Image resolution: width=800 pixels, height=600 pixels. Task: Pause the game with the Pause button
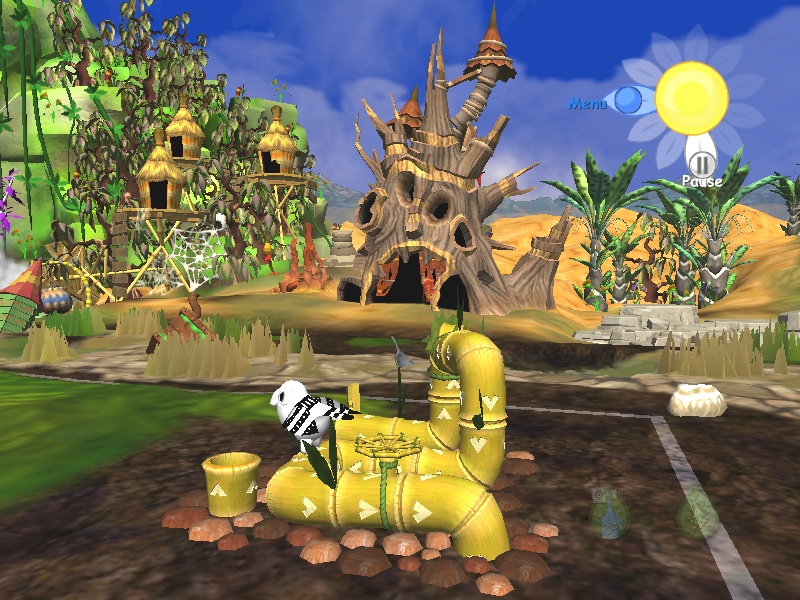701,163
